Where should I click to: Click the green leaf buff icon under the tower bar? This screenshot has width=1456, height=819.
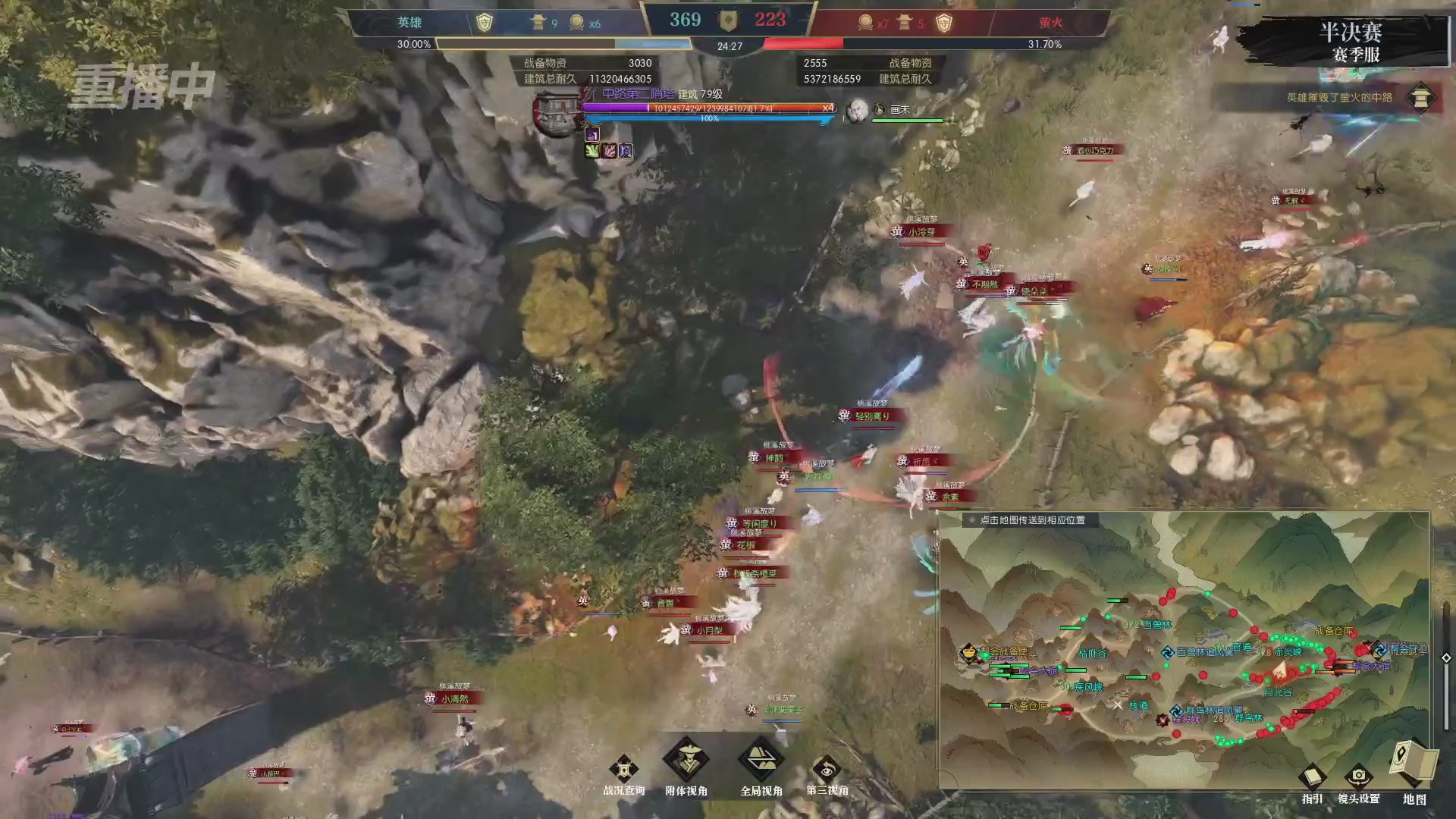pos(591,150)
